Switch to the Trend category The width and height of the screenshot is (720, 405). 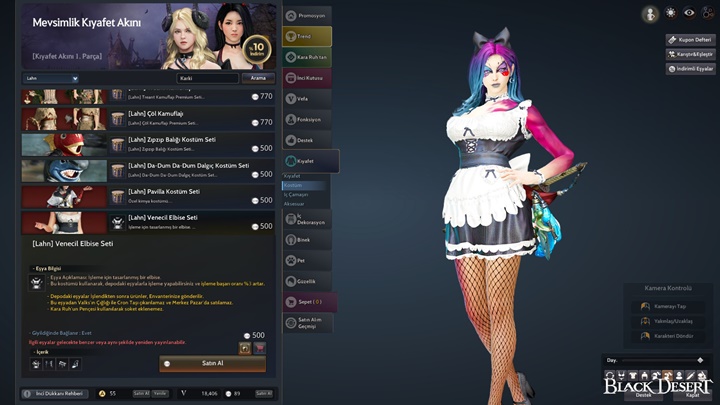[310, 36]
